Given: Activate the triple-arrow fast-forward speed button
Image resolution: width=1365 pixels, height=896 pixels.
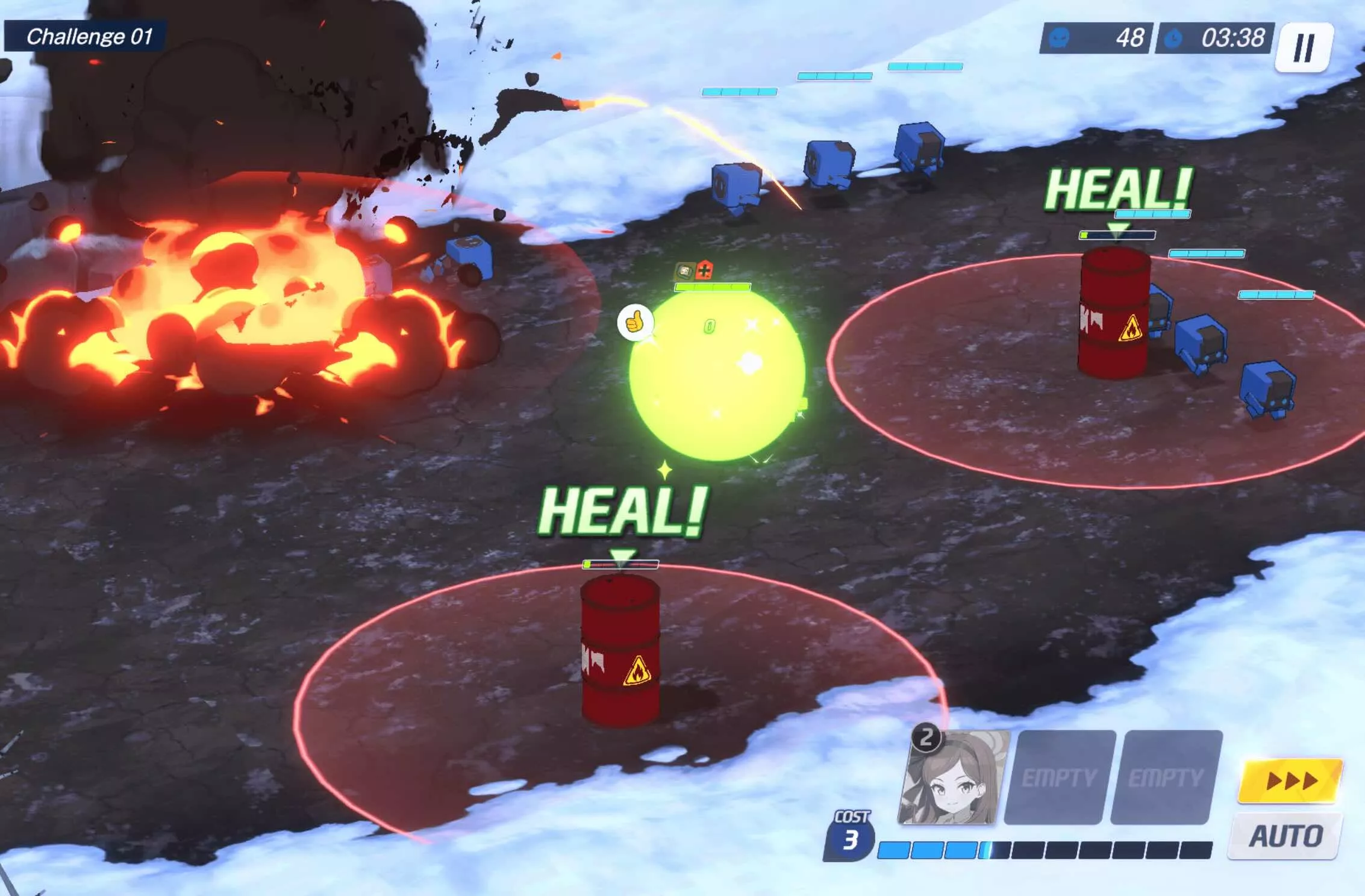Looking at the screenshot, I should 1290,781.
